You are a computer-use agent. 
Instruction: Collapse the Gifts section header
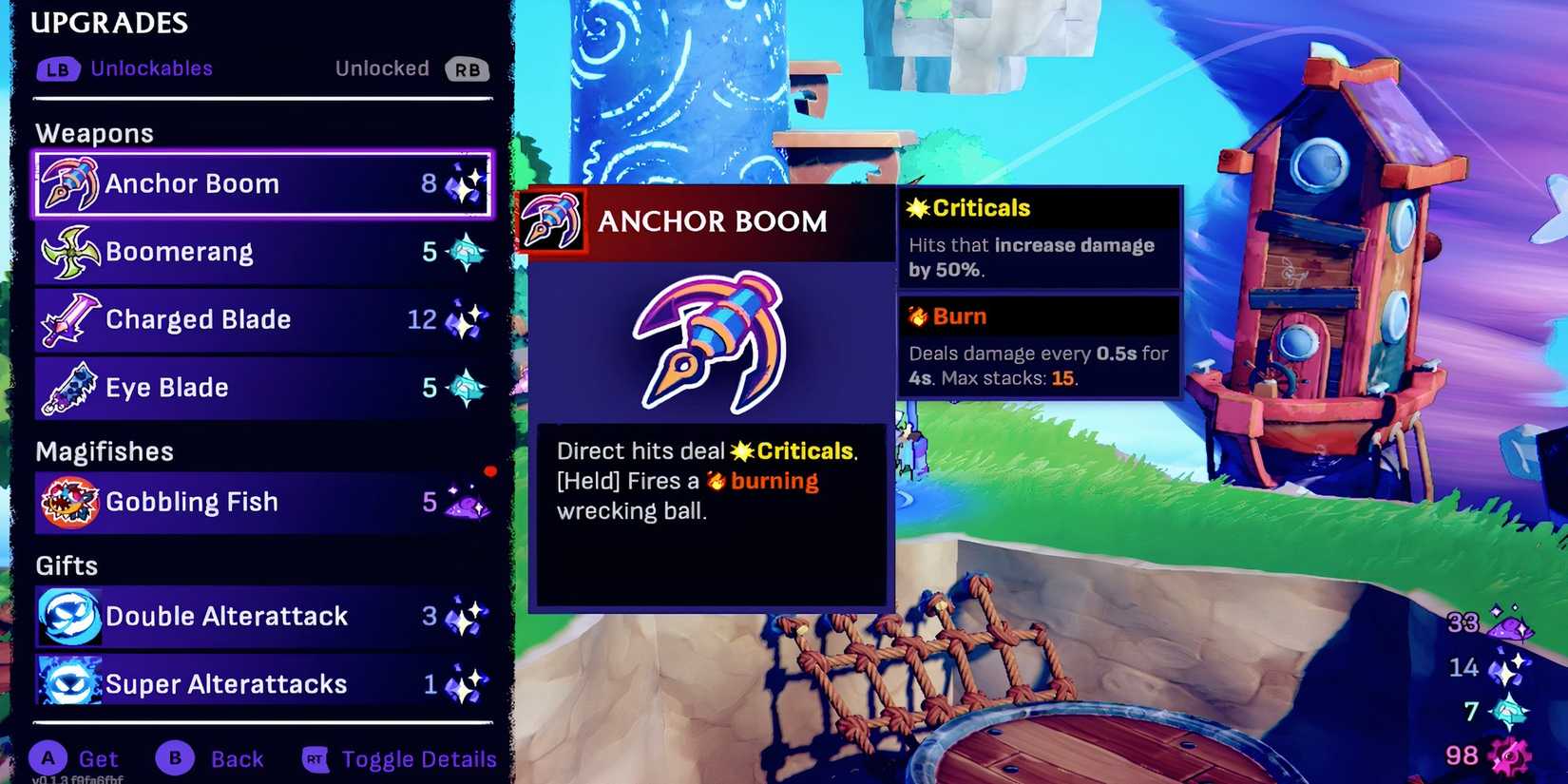tap(66, 564)
